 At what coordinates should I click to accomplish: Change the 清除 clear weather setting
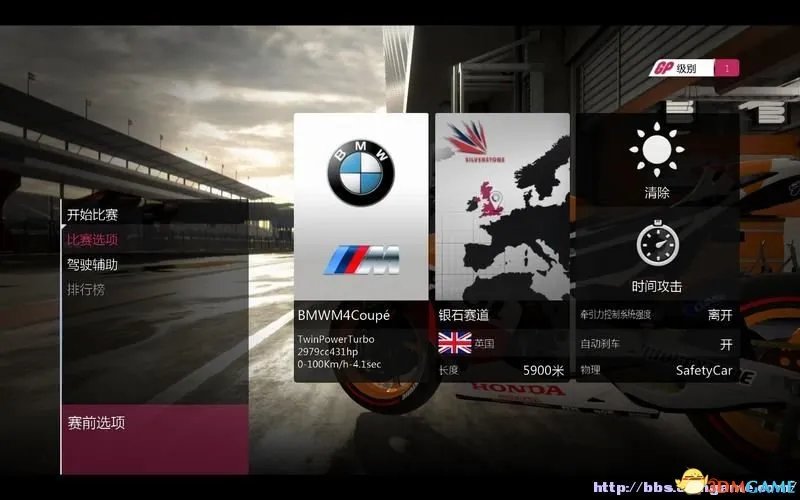pos(657,166)
